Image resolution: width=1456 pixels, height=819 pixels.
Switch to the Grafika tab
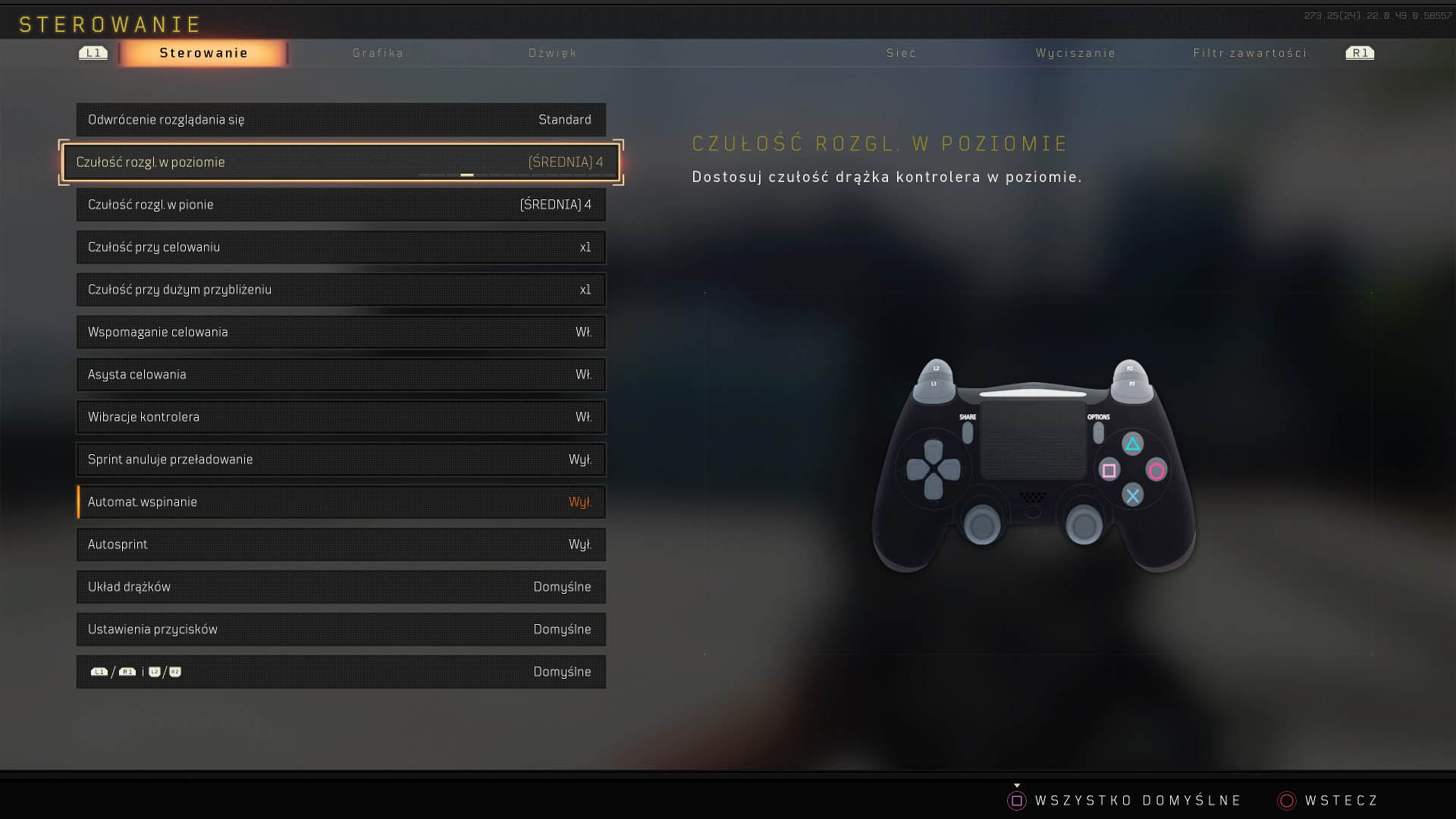[378, 53]
